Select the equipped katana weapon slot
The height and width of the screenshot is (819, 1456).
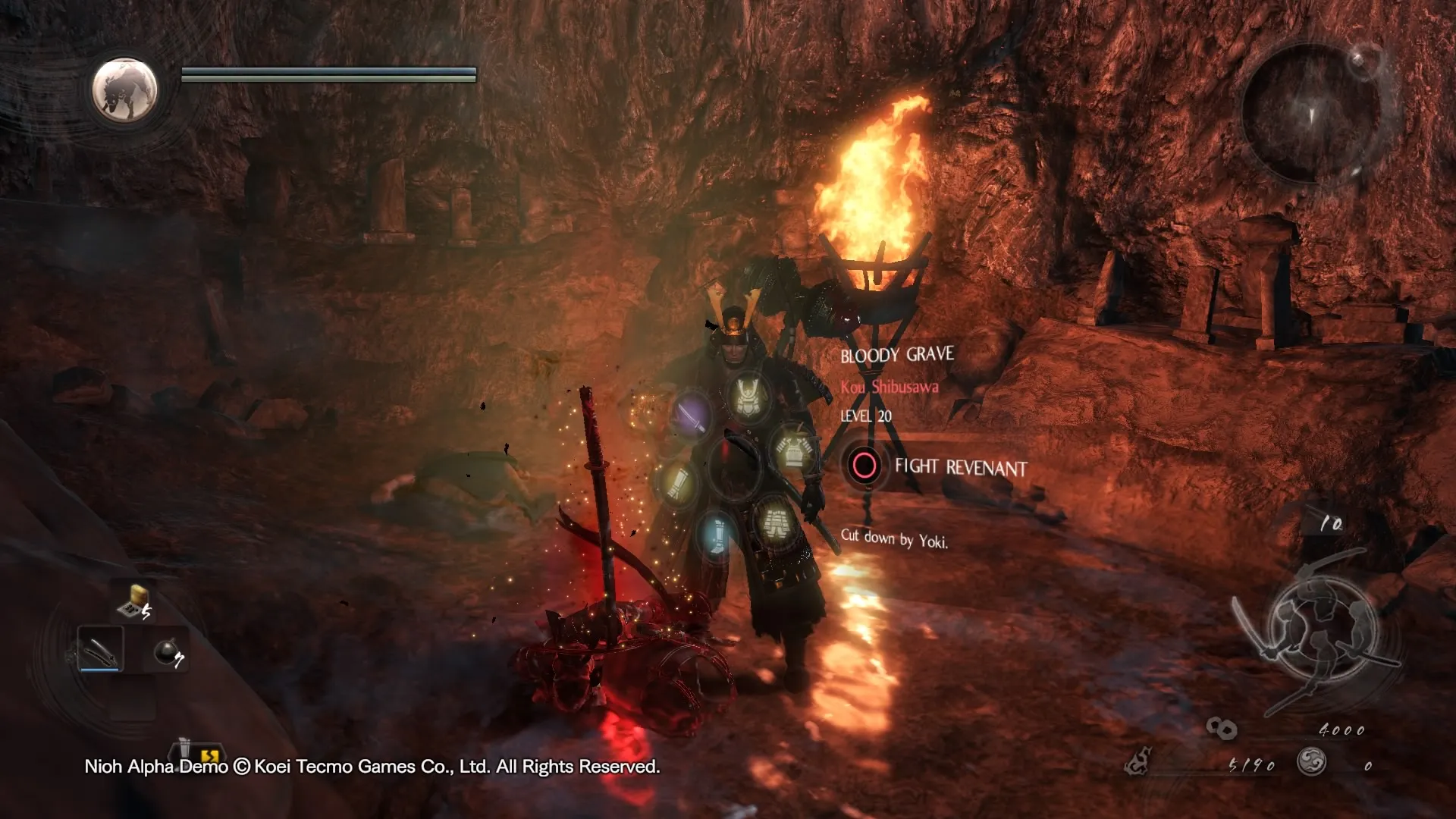click(x=100, y=649)
